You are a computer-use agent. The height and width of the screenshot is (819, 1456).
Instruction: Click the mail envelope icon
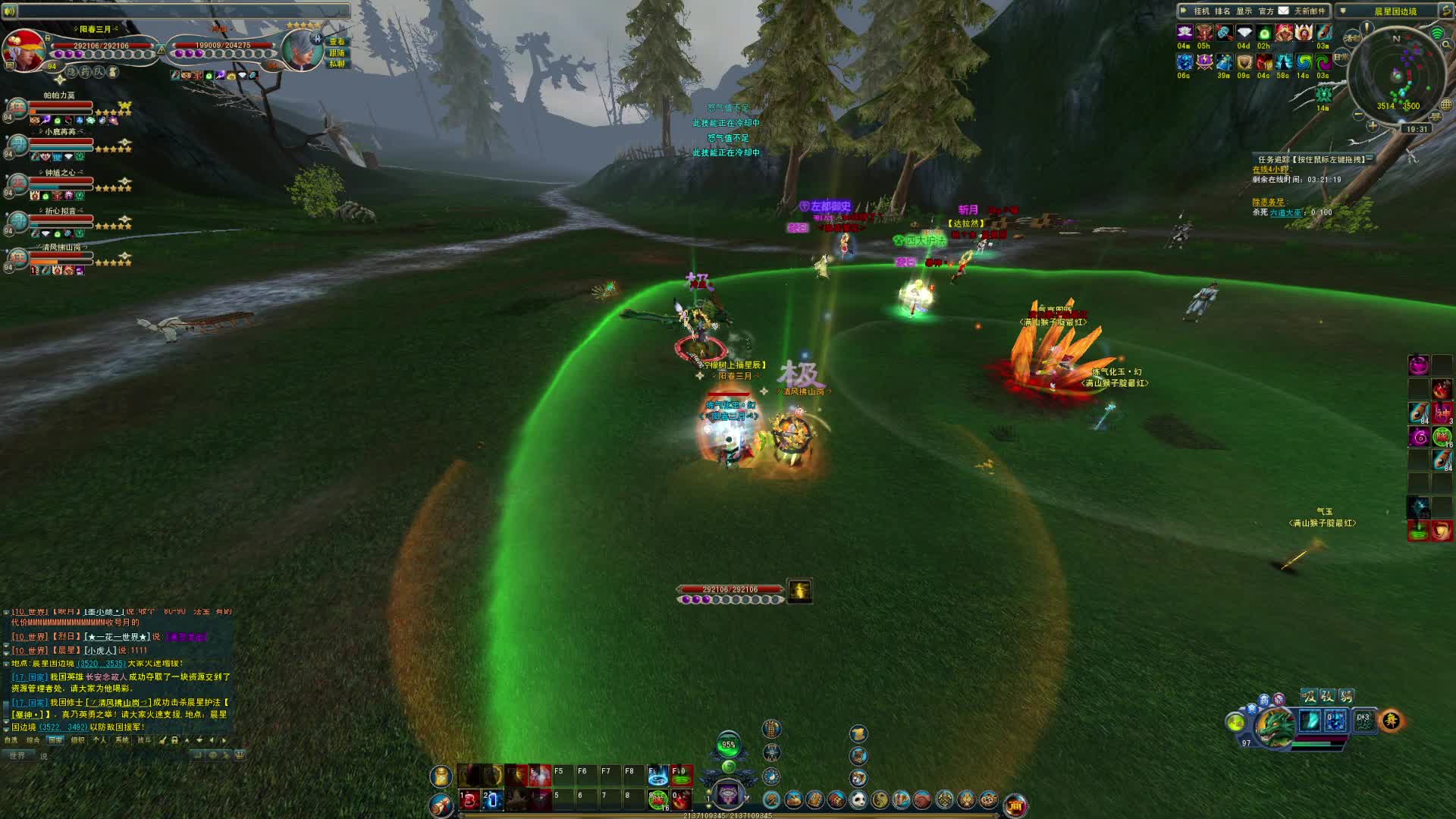(x=1283, y=11)
